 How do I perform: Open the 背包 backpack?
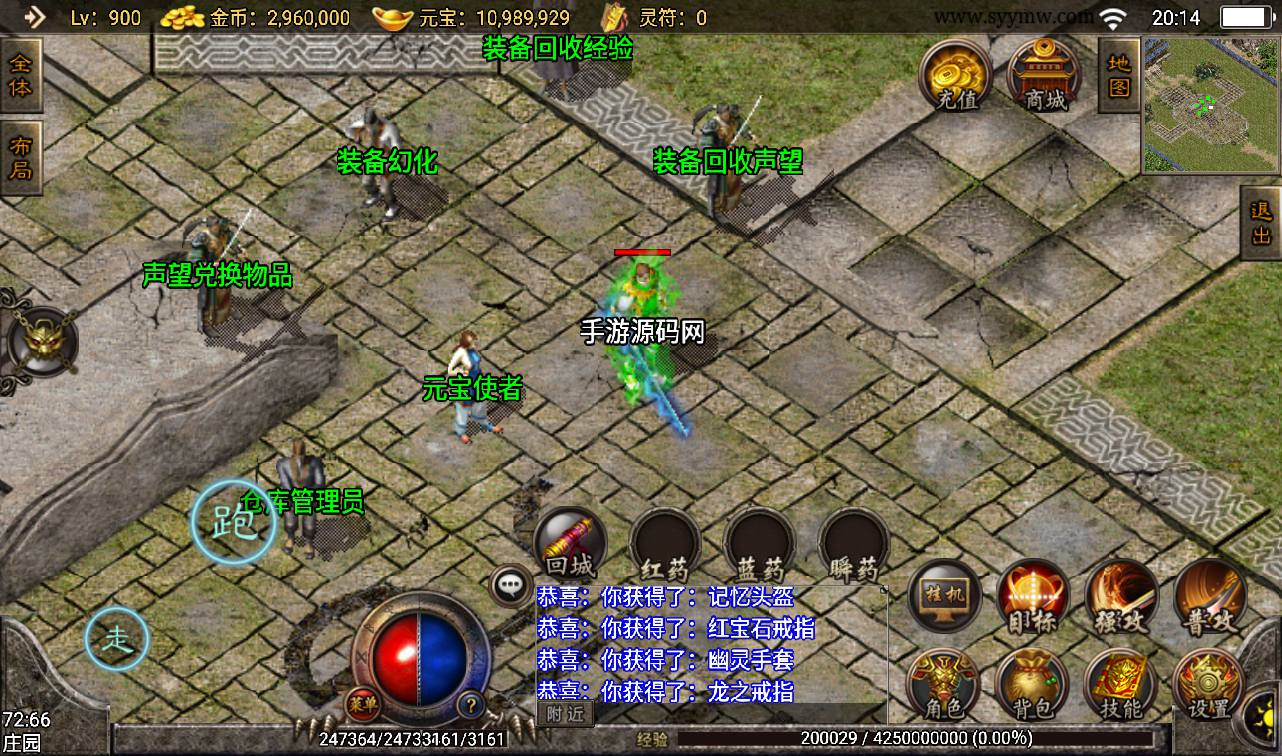[x=1032, y=685]
